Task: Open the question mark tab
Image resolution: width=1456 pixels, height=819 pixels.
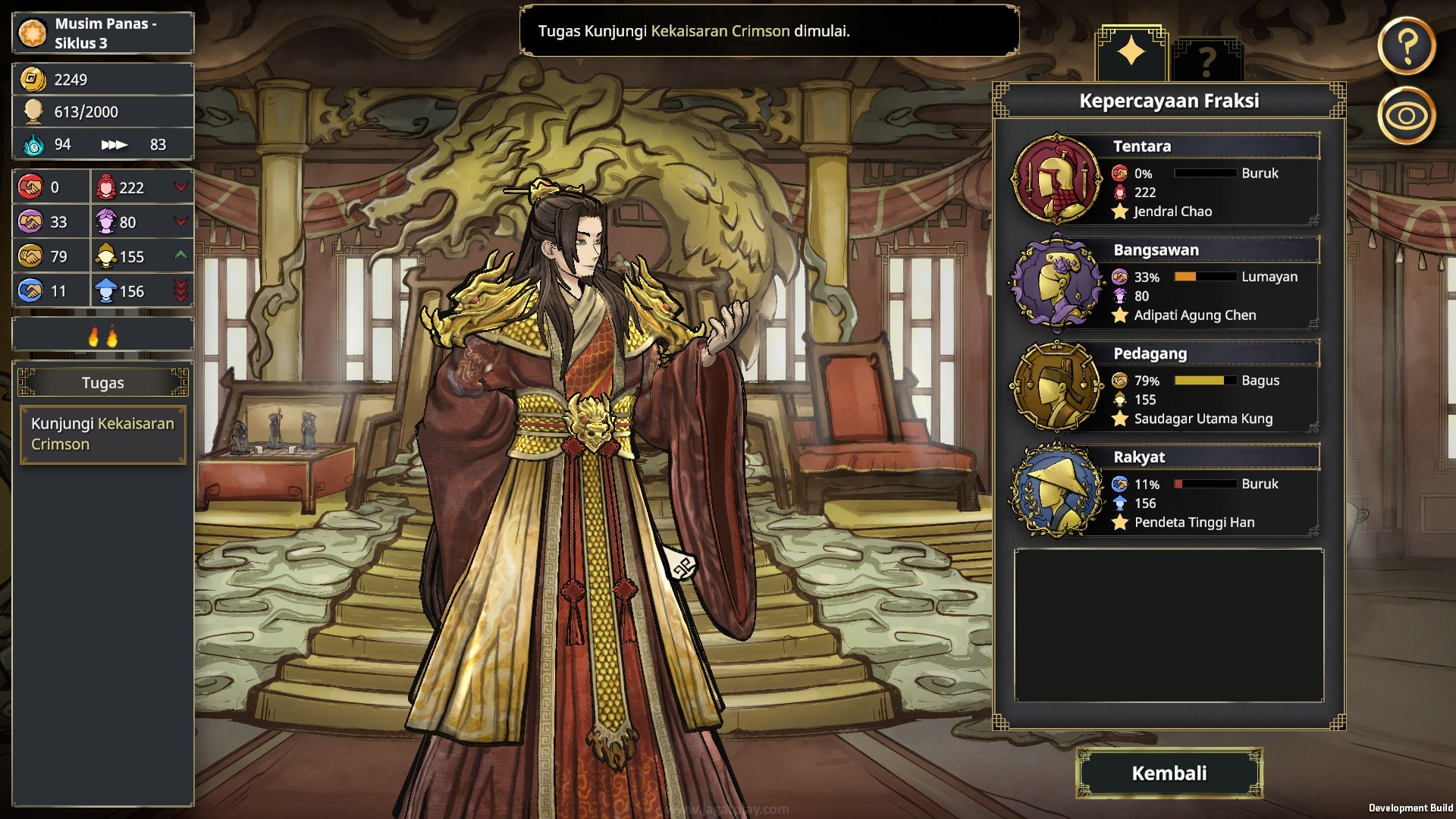Action: point(1209,57)
